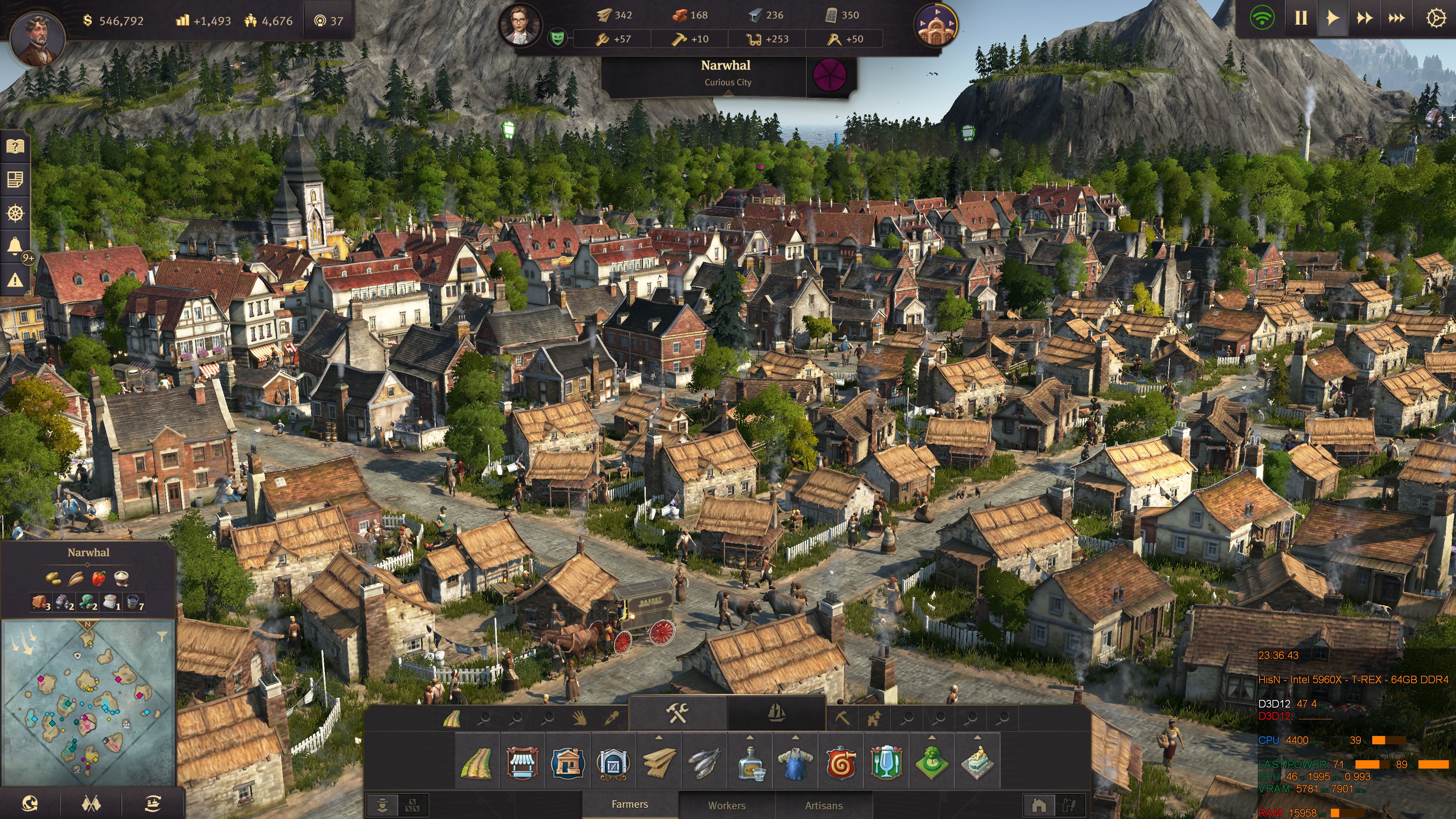This screenshot has height=819, width=1456.
Task: Activate the upgrade building tool
Action: point(874,719)
